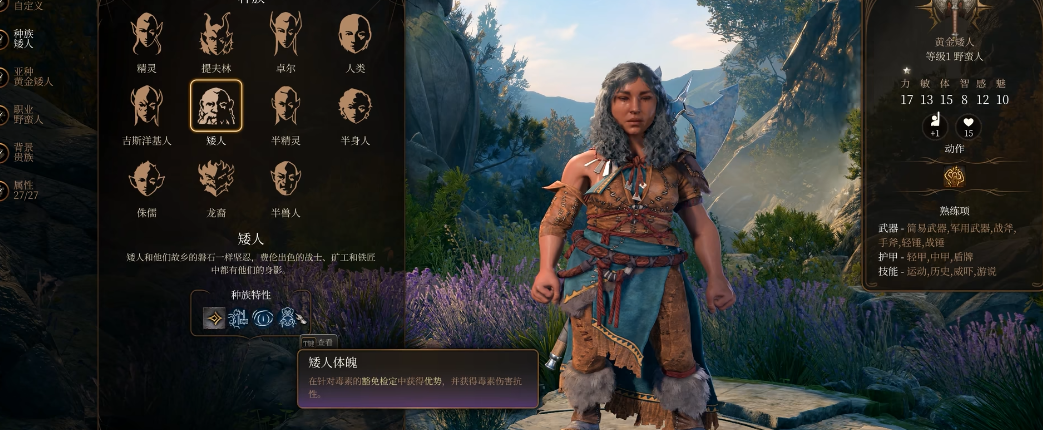The height and width of the screenshot is (430, 1043).
Task: Choose the 半兽人 (Half-Orc) race
Action: (x=286, y=178)
